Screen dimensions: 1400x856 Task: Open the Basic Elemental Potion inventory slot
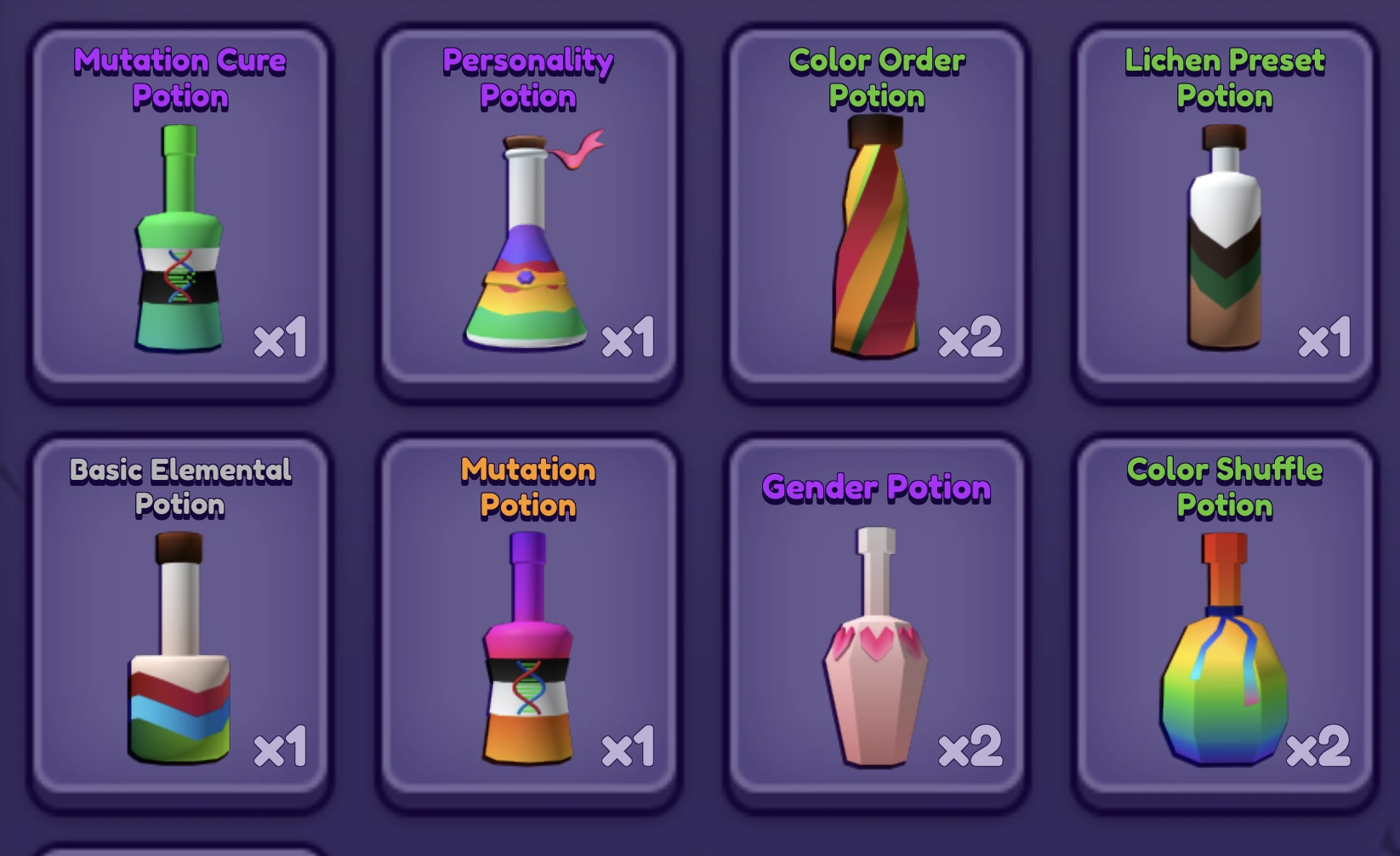(180, 621)
